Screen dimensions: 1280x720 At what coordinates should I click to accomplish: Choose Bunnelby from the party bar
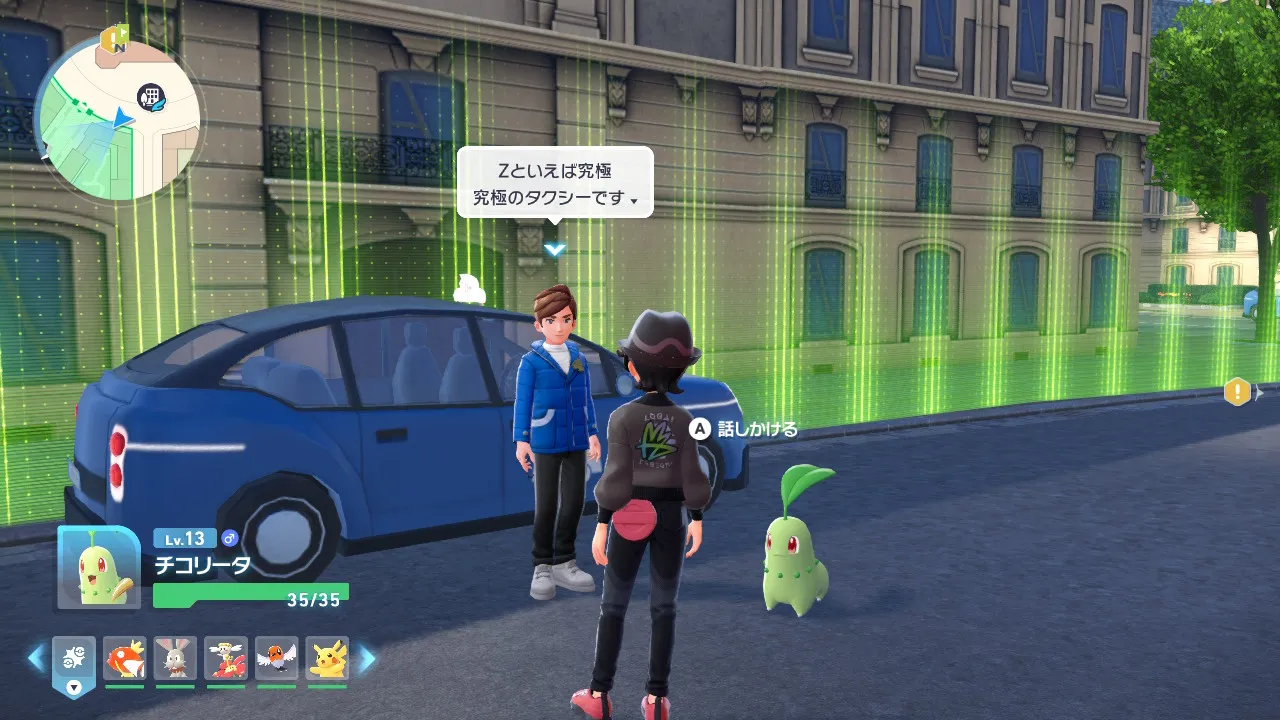175,659
